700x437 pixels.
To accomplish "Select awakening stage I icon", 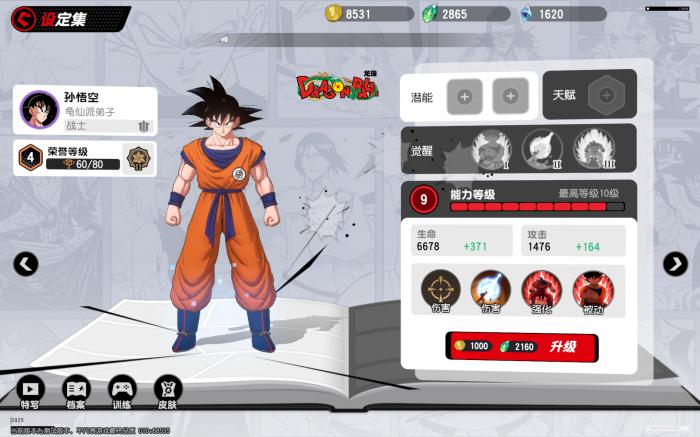I will [488, 149].
